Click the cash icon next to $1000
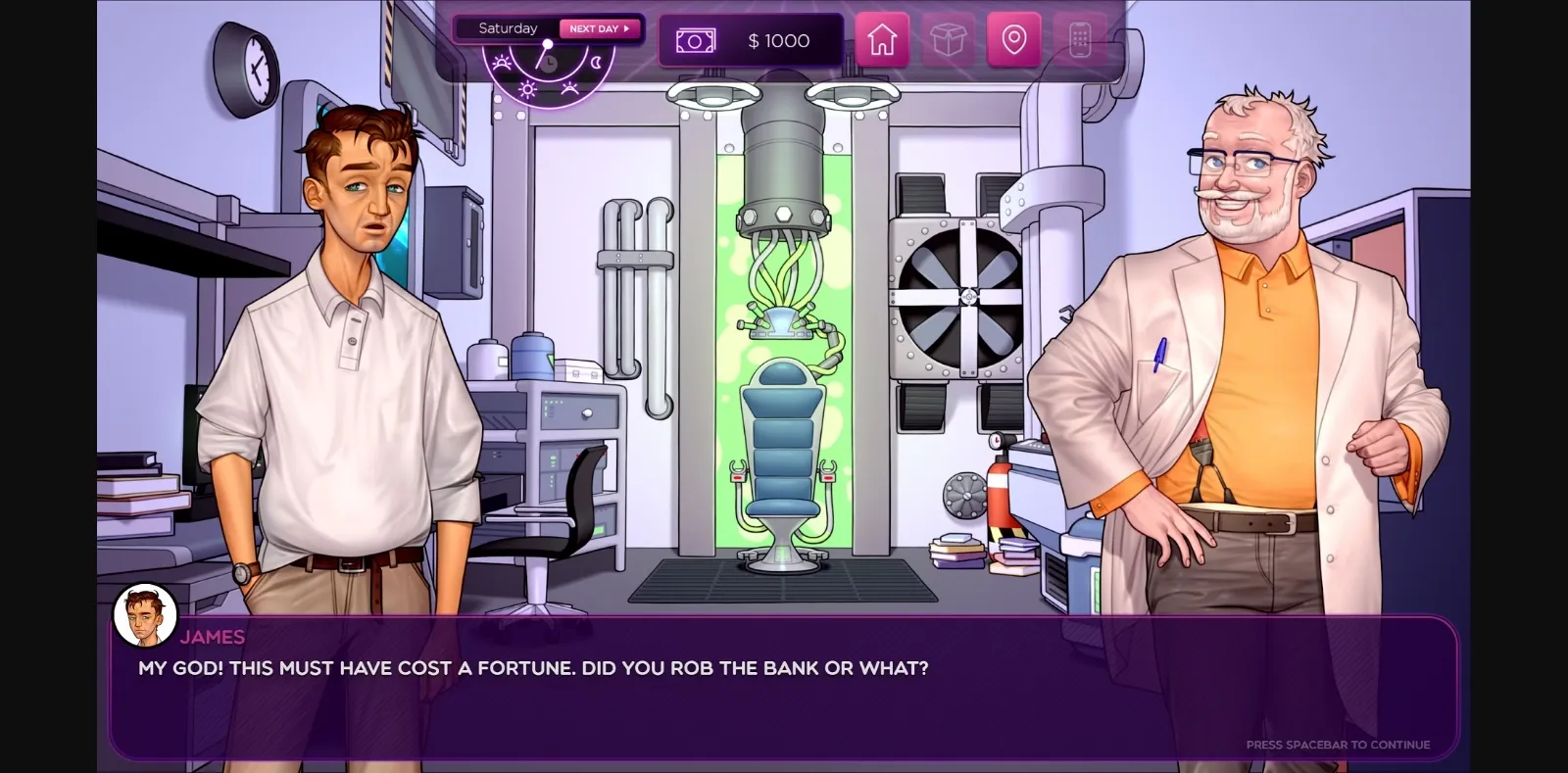This screenshot has height=773, width=1568. pos(694,40)
